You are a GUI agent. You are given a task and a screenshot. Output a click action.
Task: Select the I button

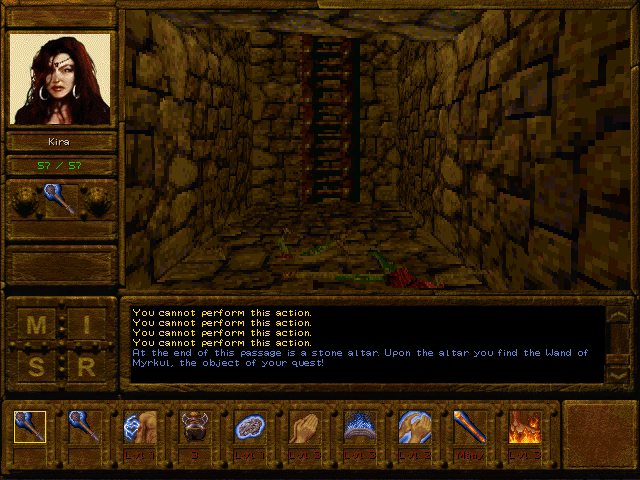click(87, 326)
